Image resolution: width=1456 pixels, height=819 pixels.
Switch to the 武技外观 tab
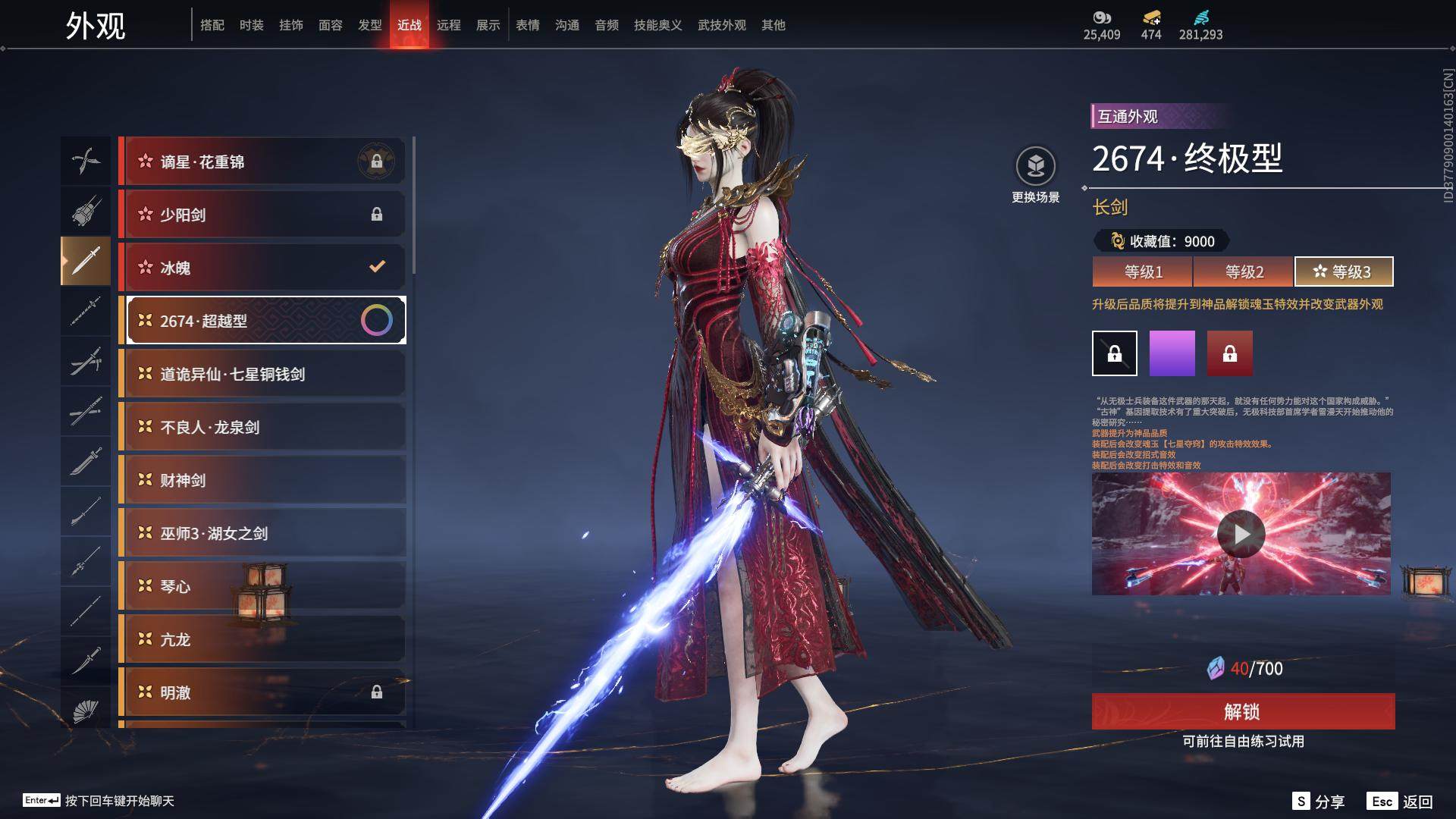click(x=721, y=25)
